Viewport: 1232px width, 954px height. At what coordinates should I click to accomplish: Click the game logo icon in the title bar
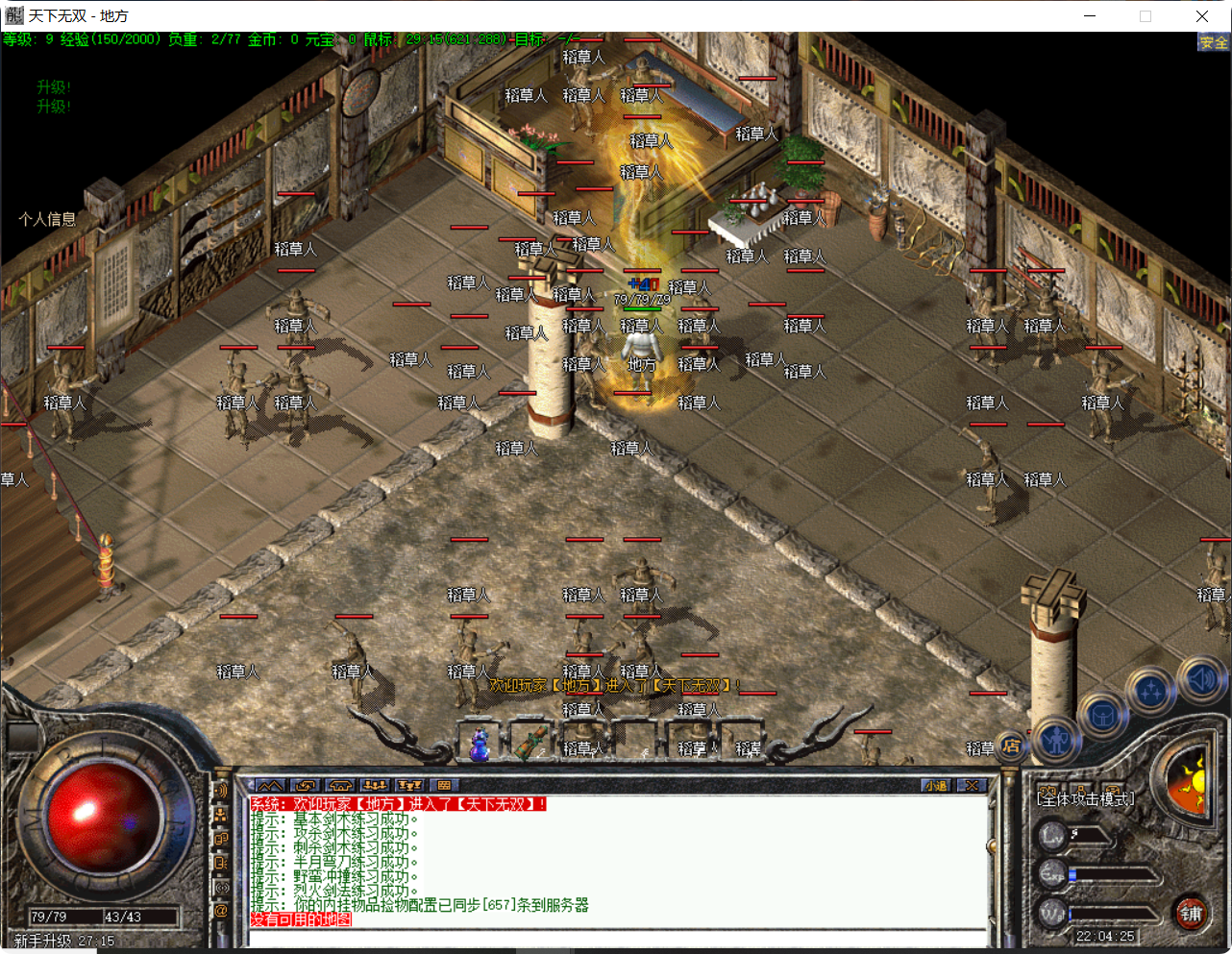click(x=16, y=15)
